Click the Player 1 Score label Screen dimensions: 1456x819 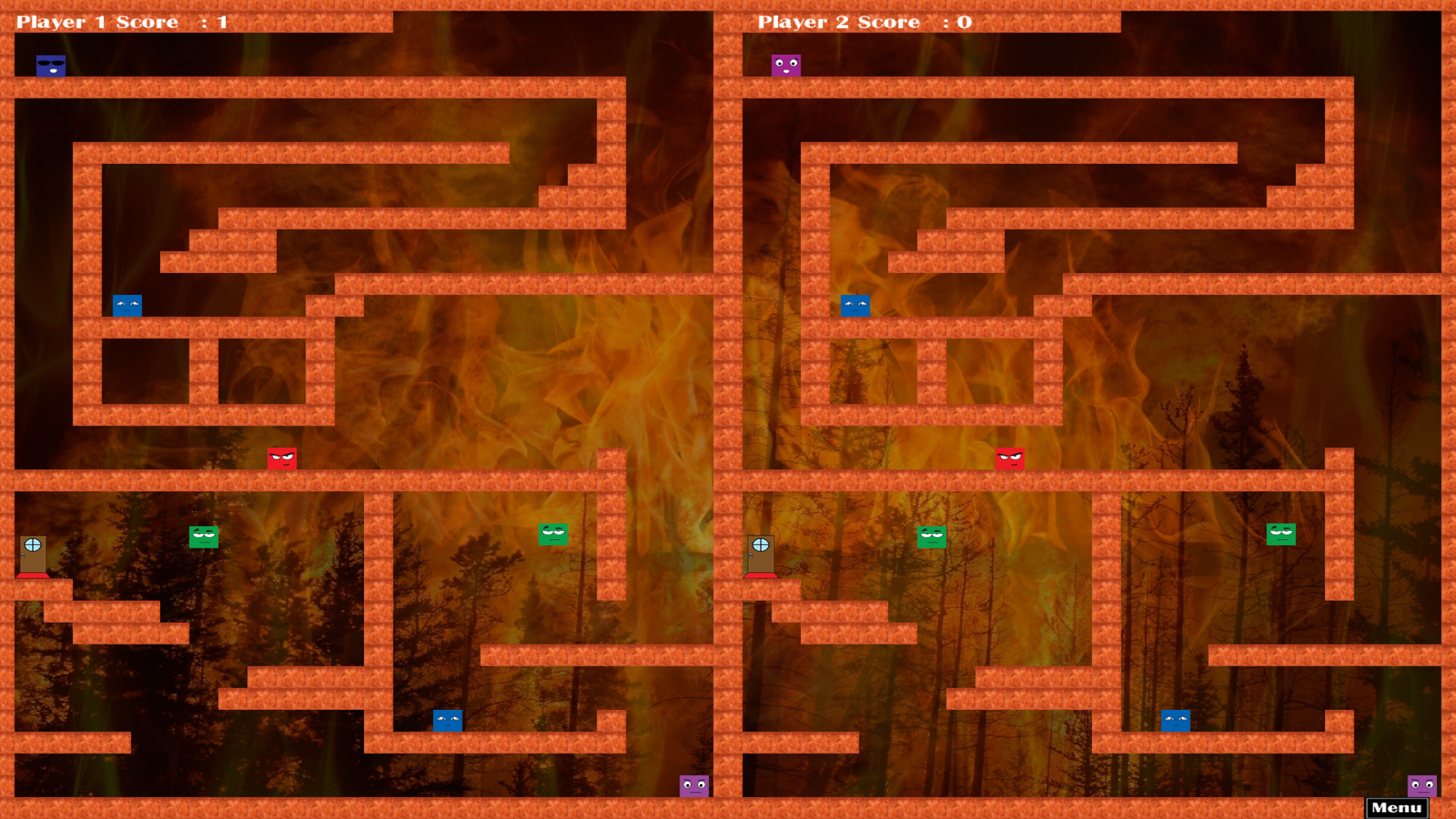point(99,21)
